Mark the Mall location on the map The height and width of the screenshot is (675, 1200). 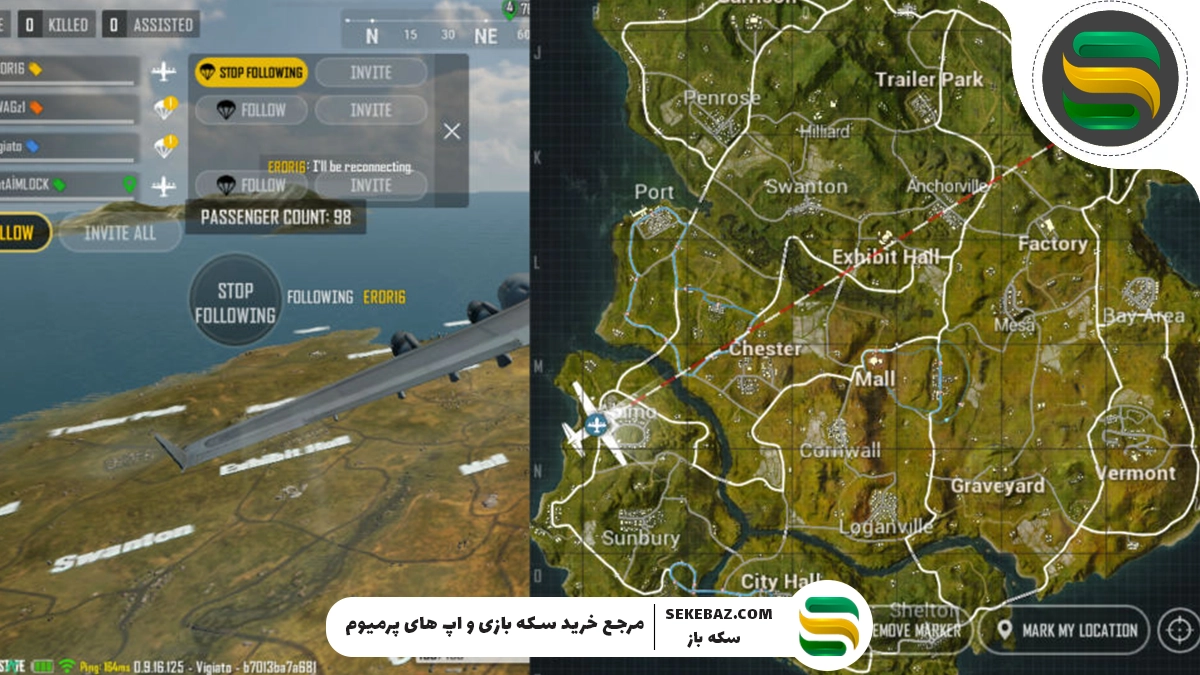point(875,380)
